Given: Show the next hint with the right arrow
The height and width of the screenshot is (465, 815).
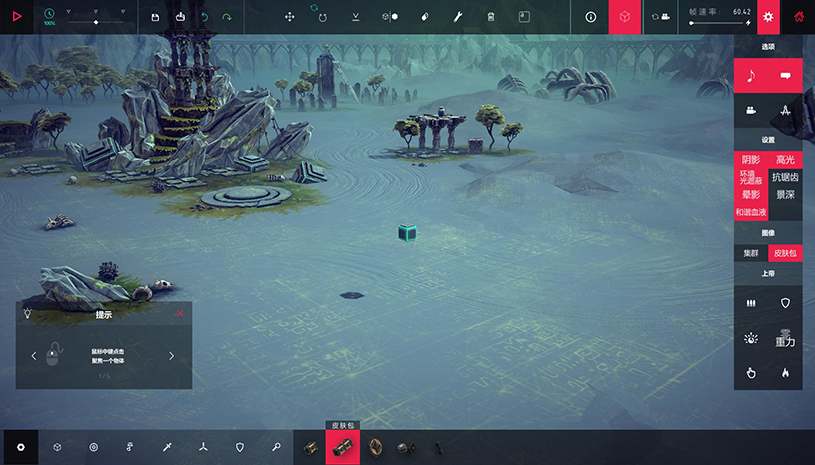Looking at the screenshot, I should 171,355.
